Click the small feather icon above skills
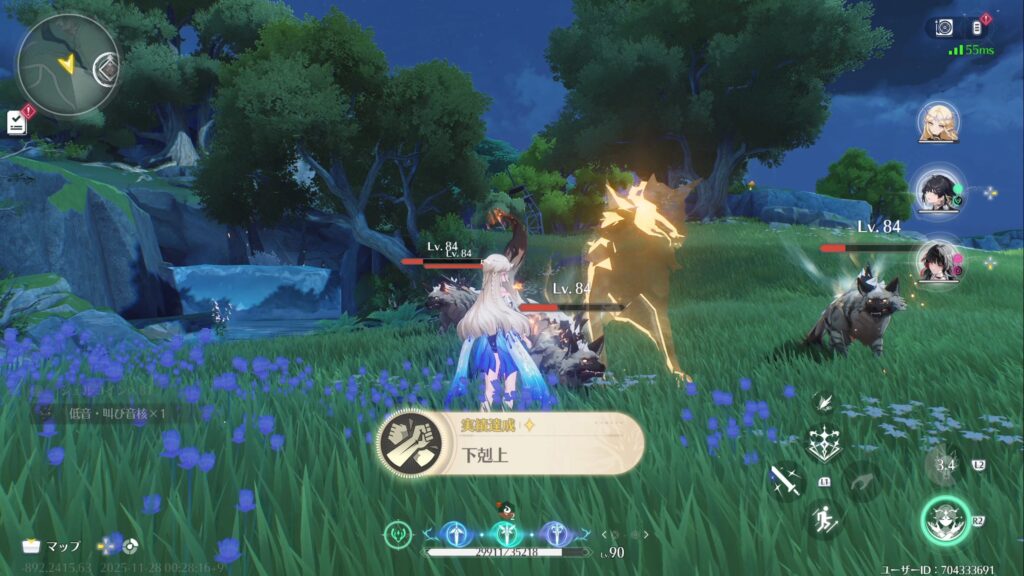 click(825, 401)
